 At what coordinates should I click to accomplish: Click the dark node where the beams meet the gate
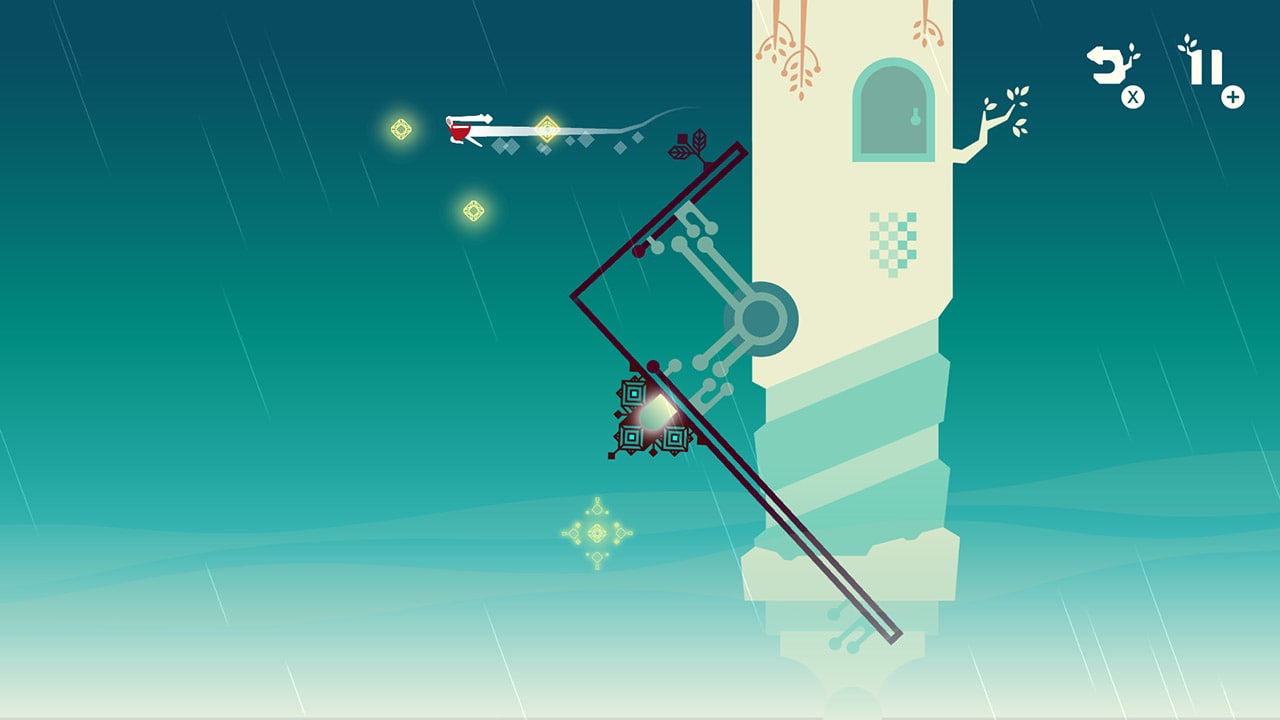tap(653, 366)
